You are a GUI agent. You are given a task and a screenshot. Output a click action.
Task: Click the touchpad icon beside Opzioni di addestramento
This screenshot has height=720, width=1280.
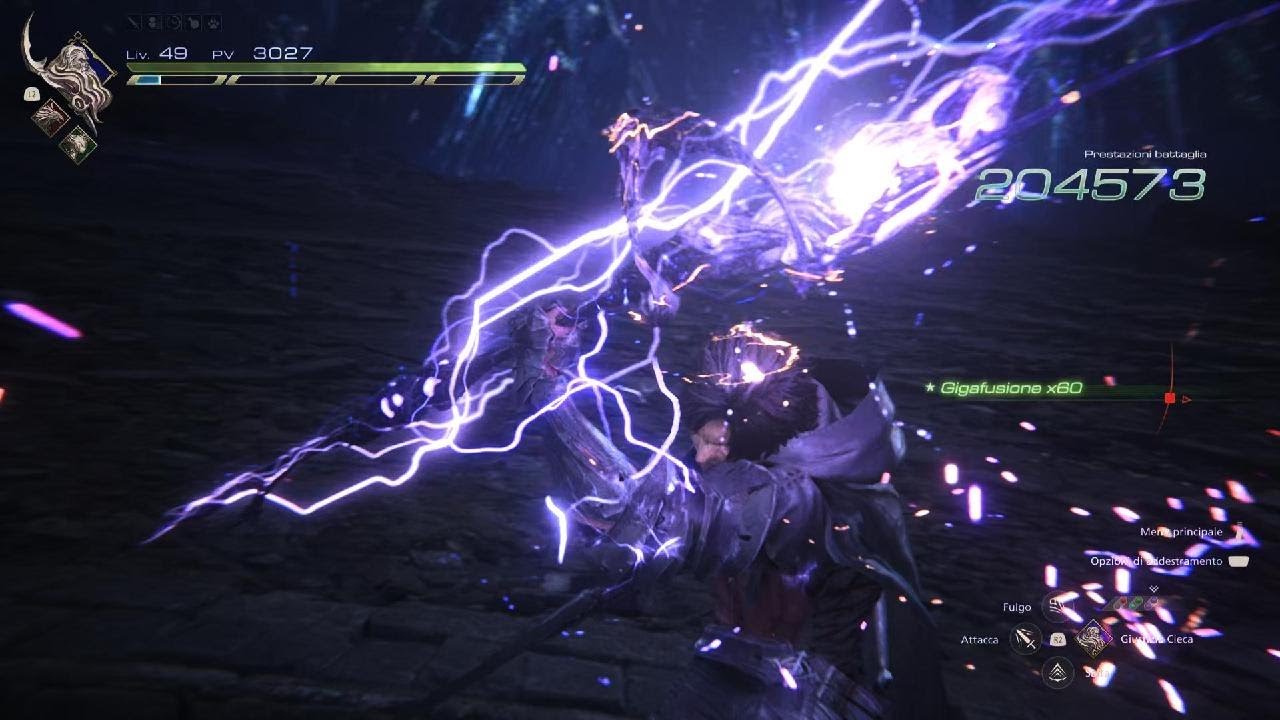point(1238,562)
